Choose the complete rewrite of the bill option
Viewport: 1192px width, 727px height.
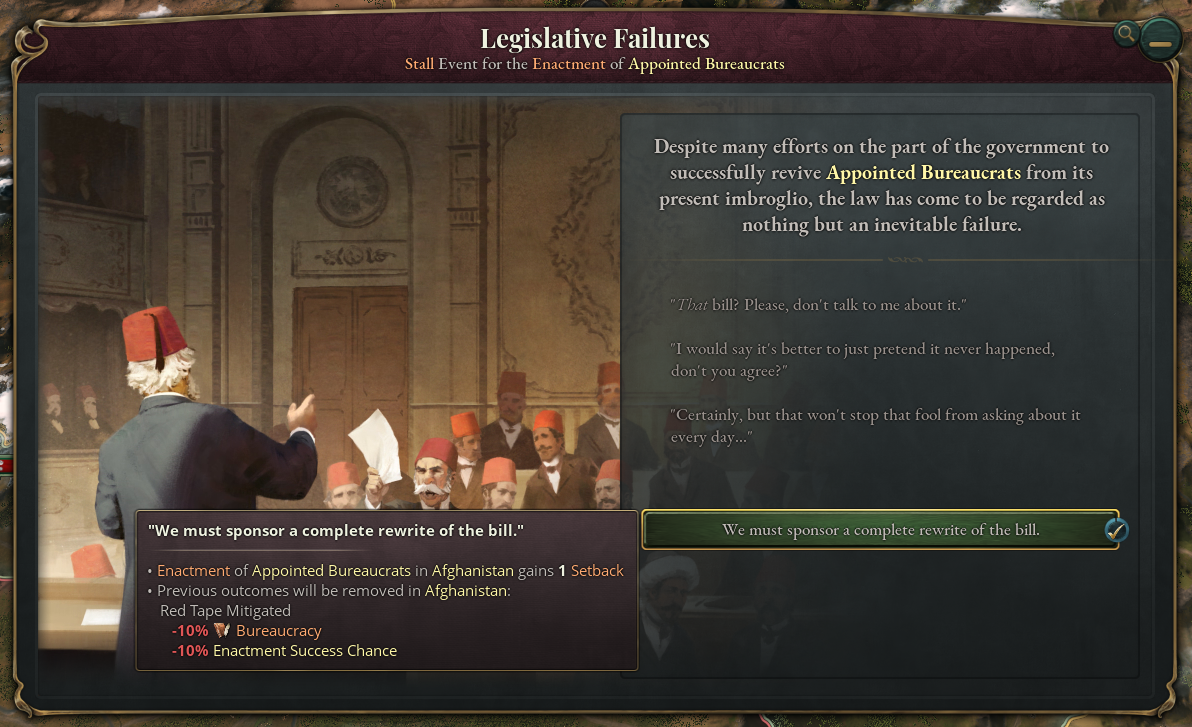click(880, 530)
